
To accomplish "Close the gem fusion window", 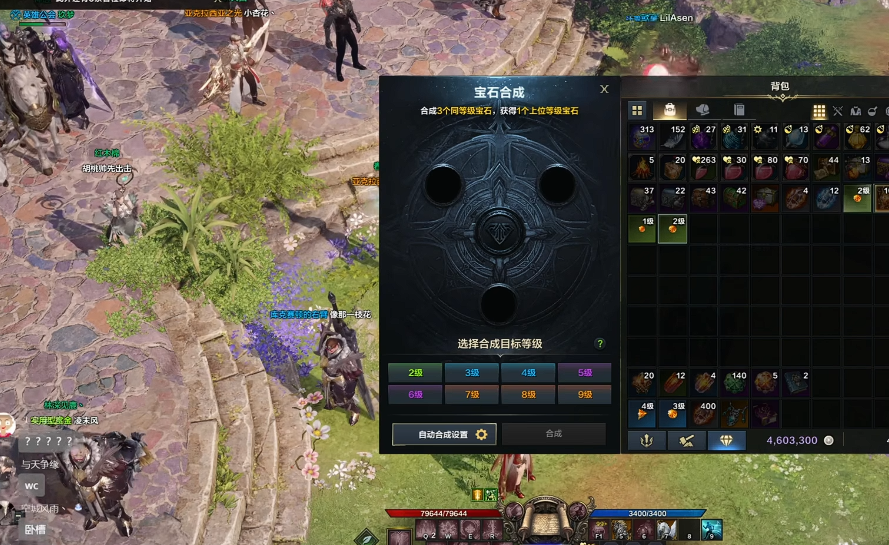I will (x=604, y=89).
